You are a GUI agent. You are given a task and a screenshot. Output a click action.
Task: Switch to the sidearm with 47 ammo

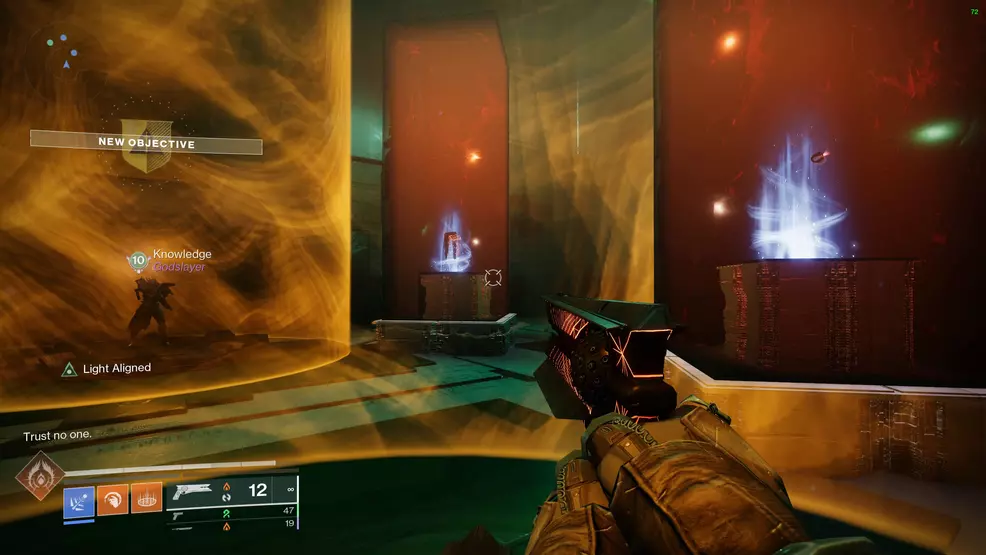pos(230,511)
